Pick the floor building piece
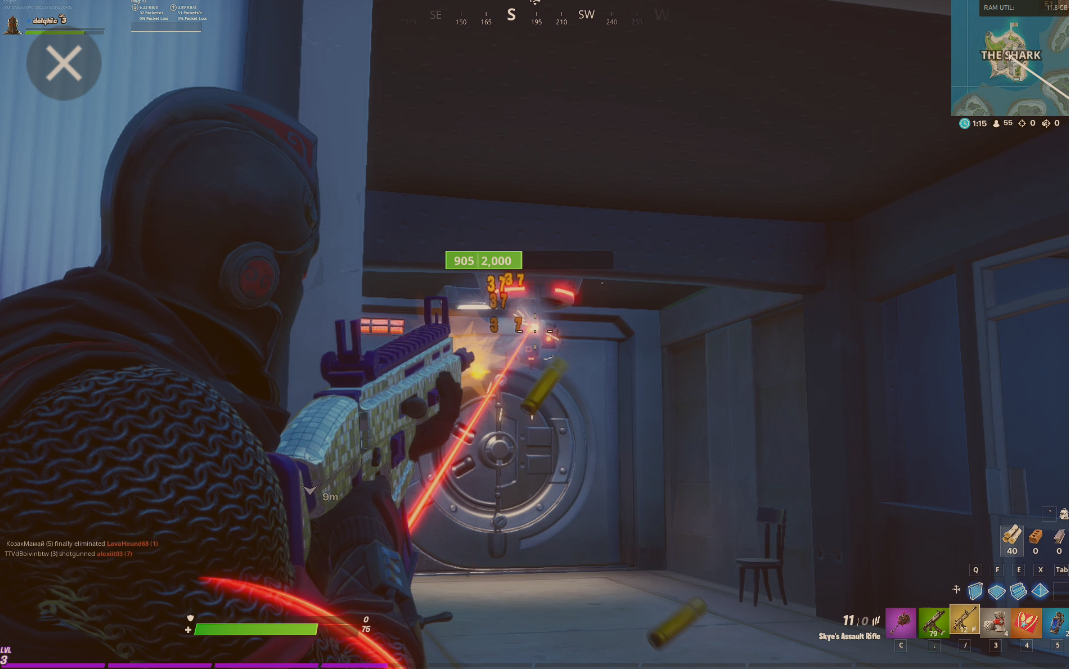Viewport: 1069px width, 669px height. pos(997,591)
